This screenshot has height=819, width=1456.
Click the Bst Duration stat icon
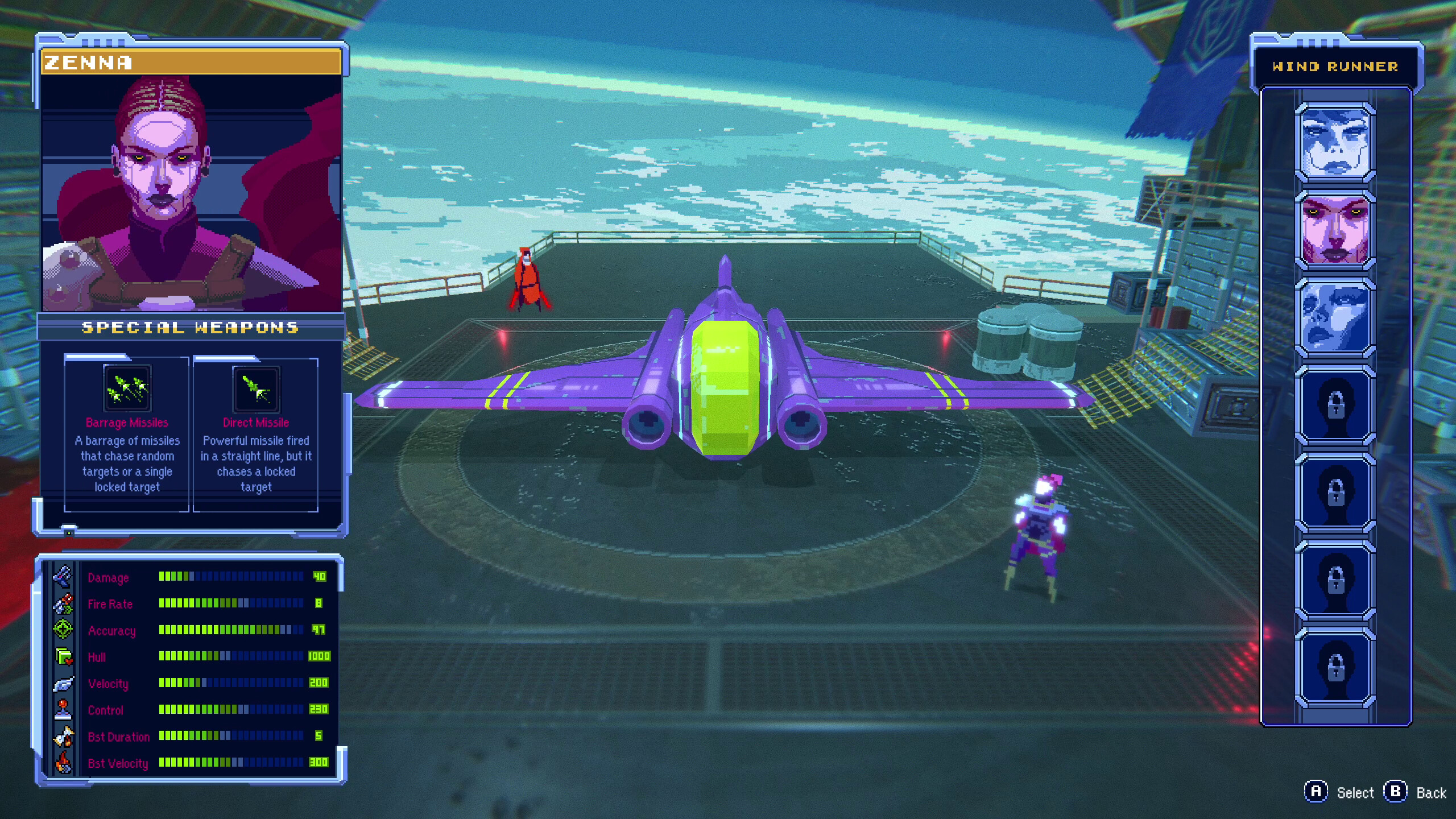64,737
